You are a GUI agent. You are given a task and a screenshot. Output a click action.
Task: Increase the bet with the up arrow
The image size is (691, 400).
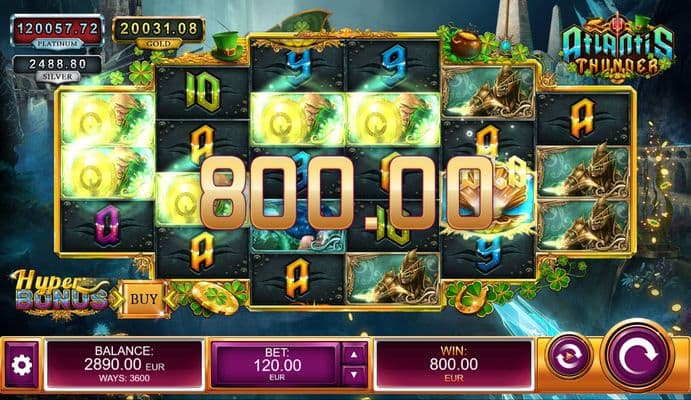click(355, 352)
